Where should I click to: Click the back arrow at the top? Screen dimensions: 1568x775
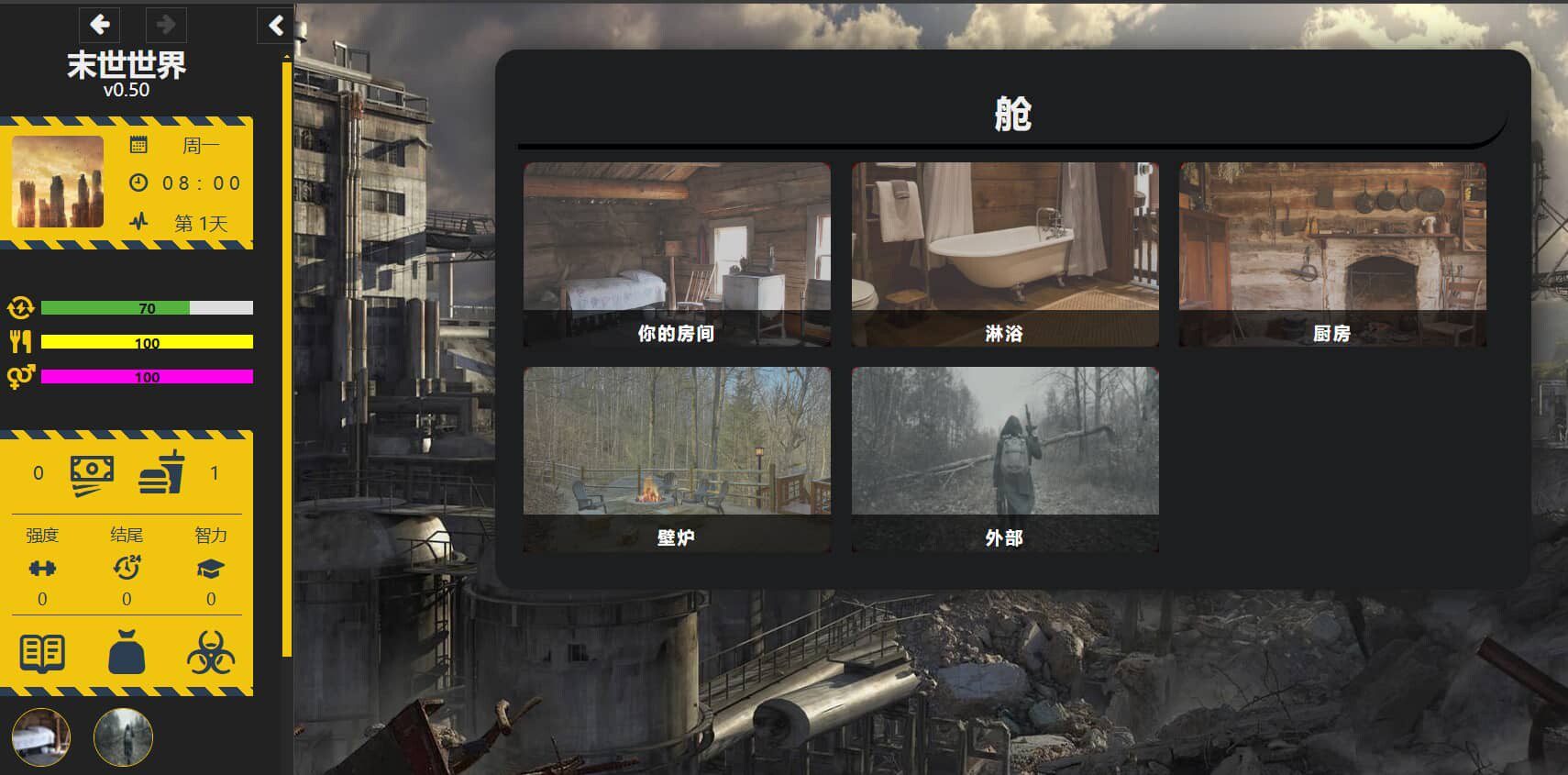(99, 23)
